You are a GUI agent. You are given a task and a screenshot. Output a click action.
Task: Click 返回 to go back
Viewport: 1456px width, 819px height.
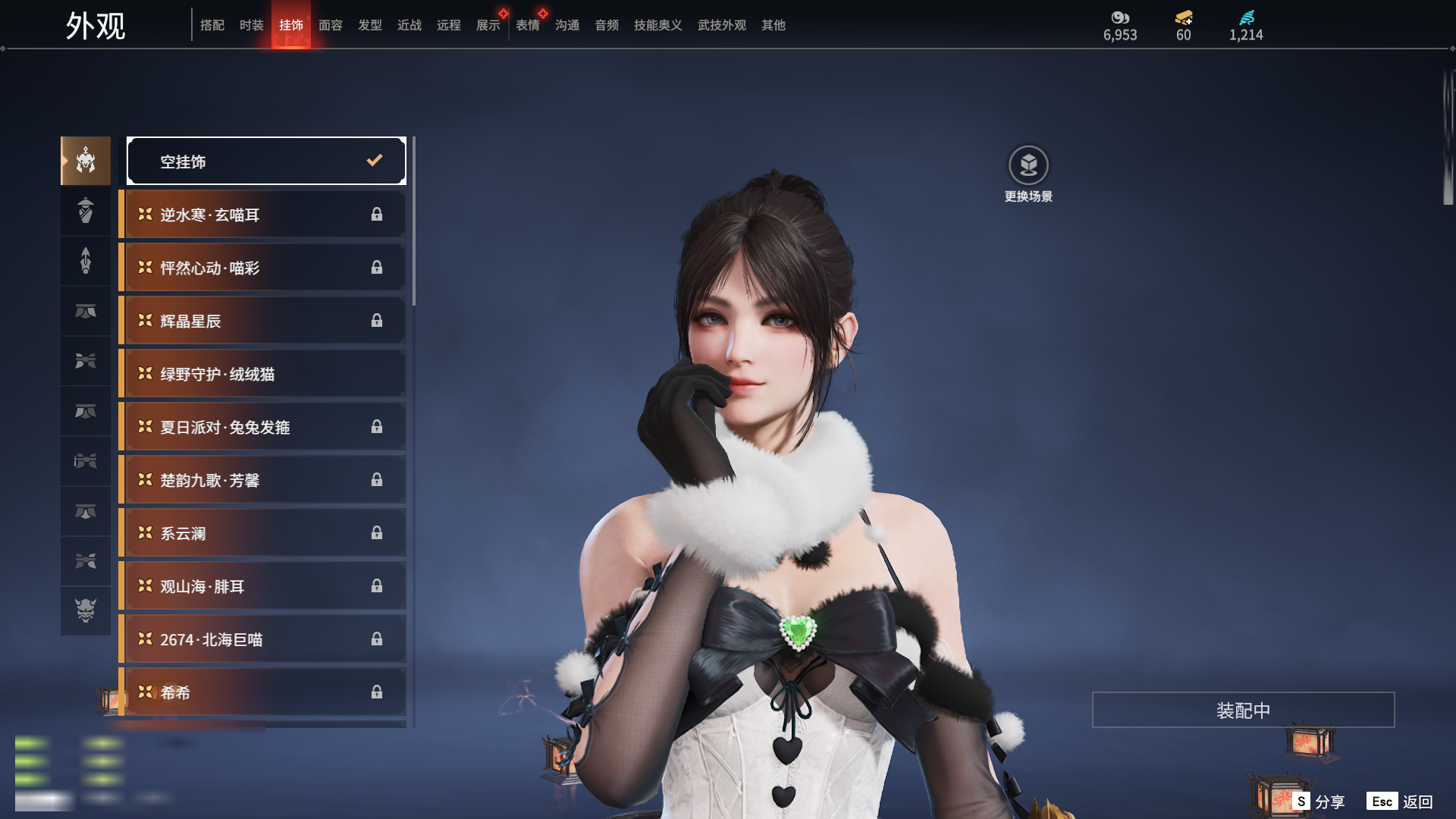(x=1401, y=801)
